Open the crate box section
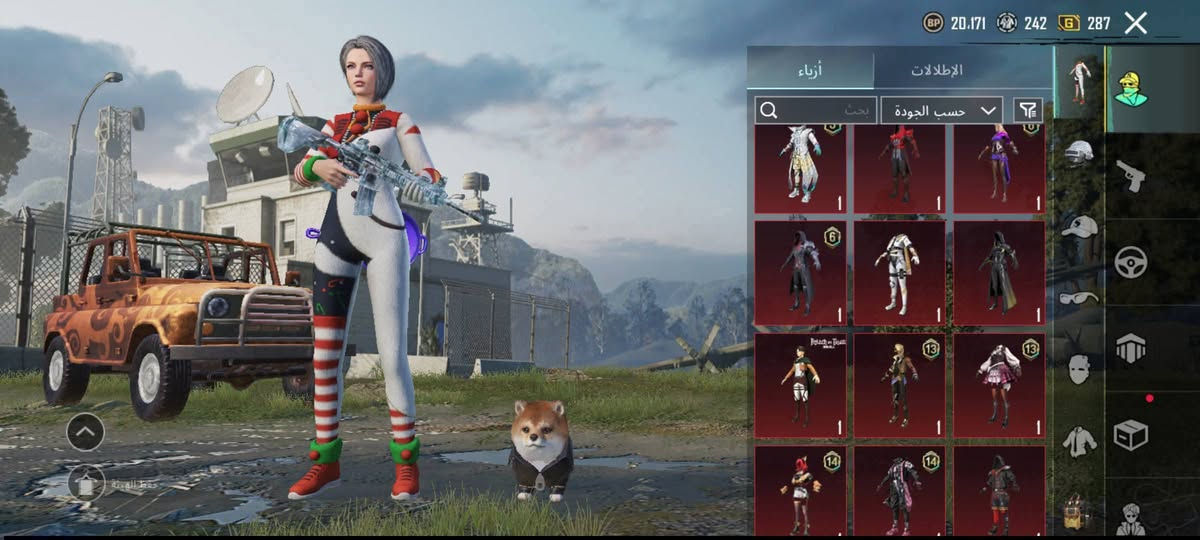The height and width of the screenshot is (540, 1200). click(x=1130, y=434)
